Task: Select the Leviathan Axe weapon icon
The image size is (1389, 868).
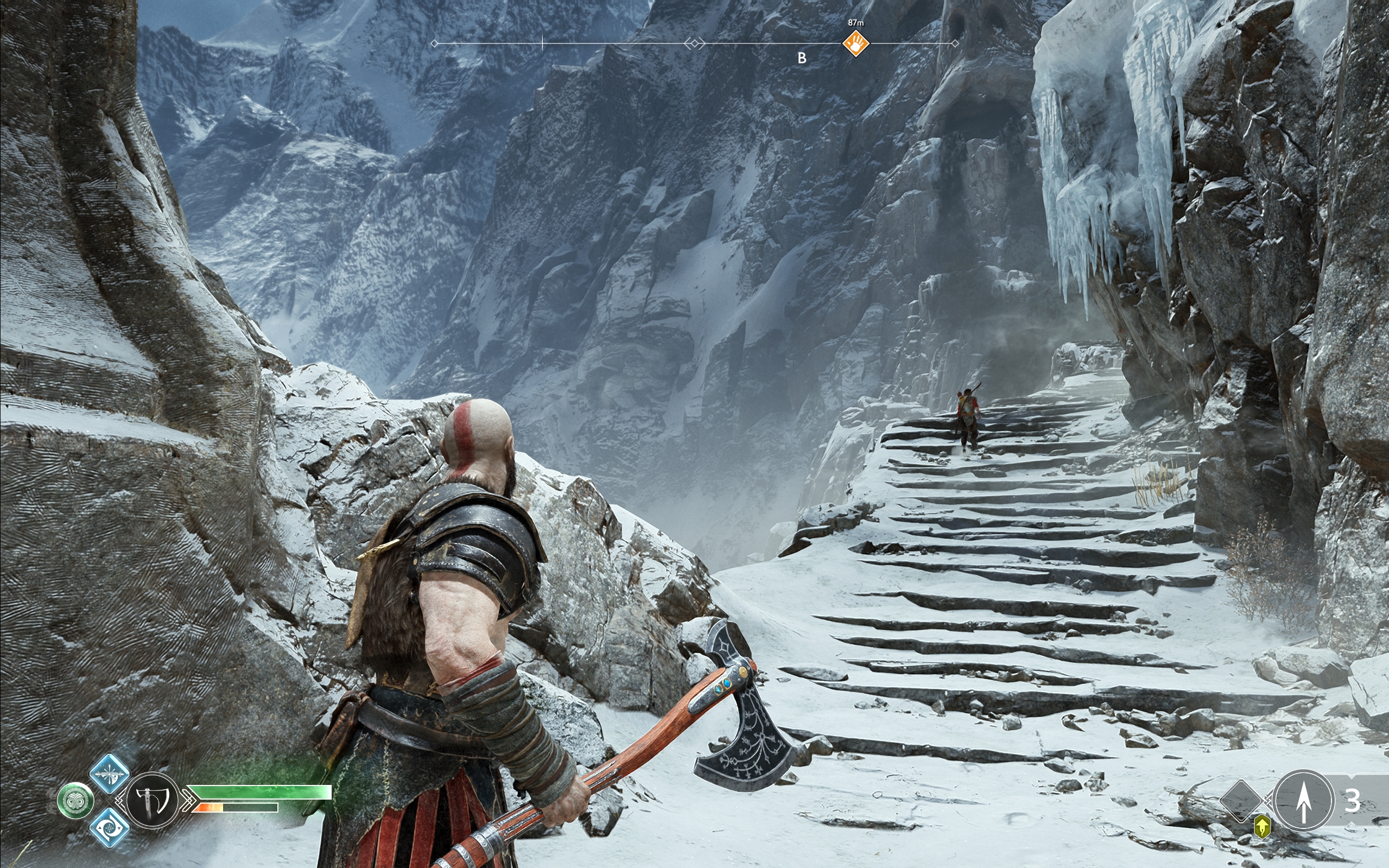Action: [x=152, y=800]
